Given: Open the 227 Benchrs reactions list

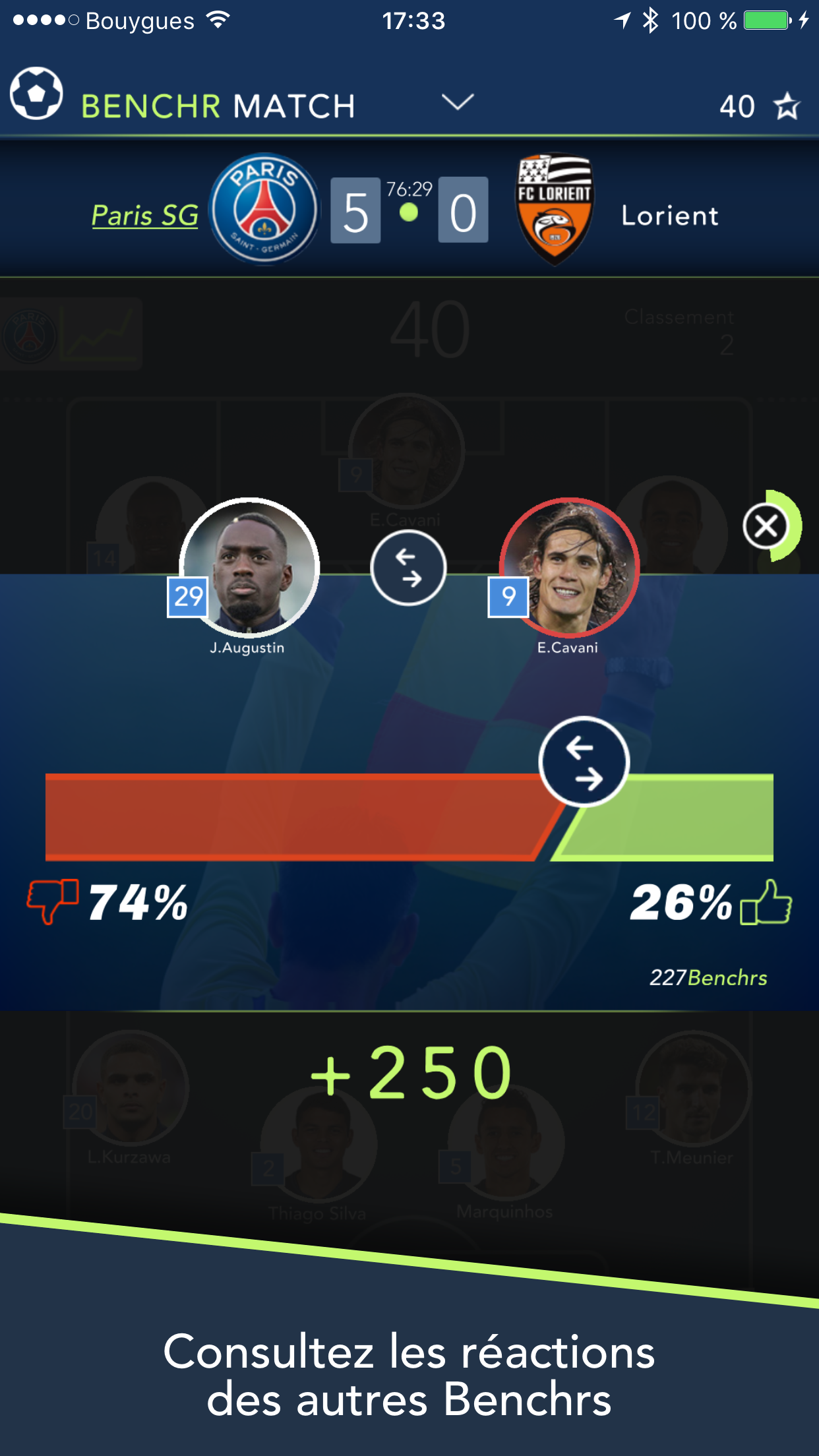Looking at the screenshot, I should (x=708, y=977).
